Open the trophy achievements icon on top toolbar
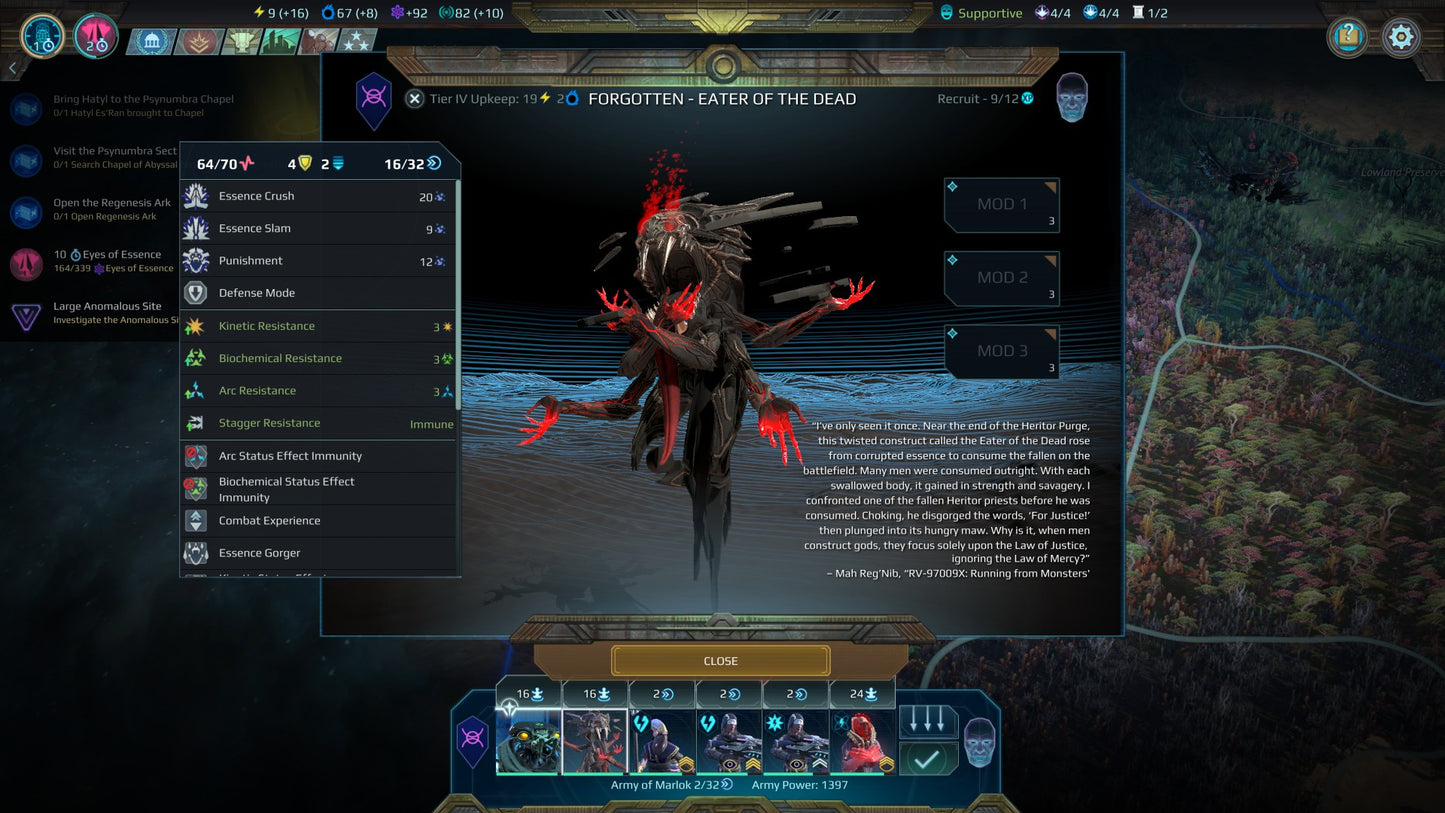Image resolution: width=1445 pixels, height=813 pixels. (240, 40)
